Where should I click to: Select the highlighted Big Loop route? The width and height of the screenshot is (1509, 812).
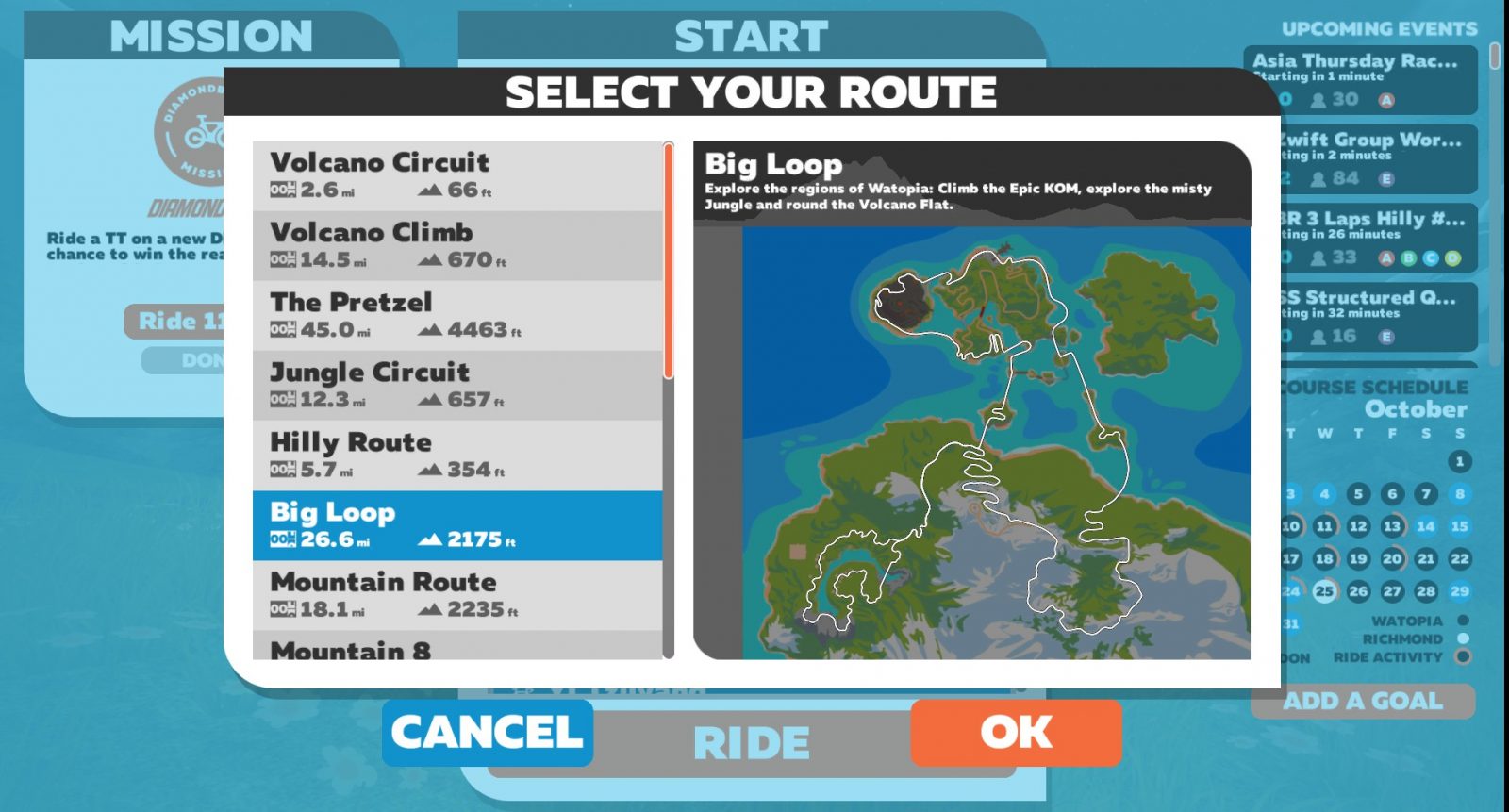(457, 525)
